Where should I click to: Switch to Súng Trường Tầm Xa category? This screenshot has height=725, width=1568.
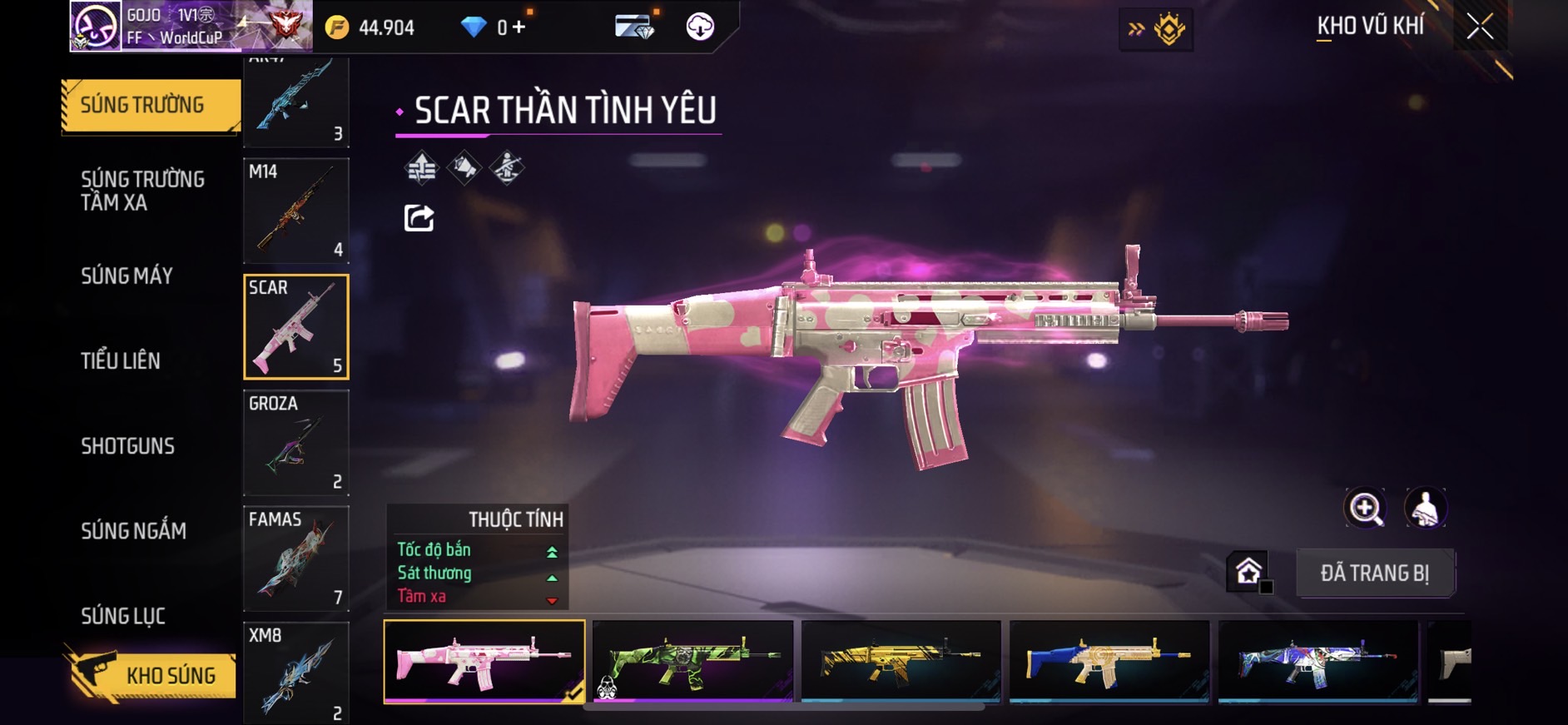click(x=142, y=191)
